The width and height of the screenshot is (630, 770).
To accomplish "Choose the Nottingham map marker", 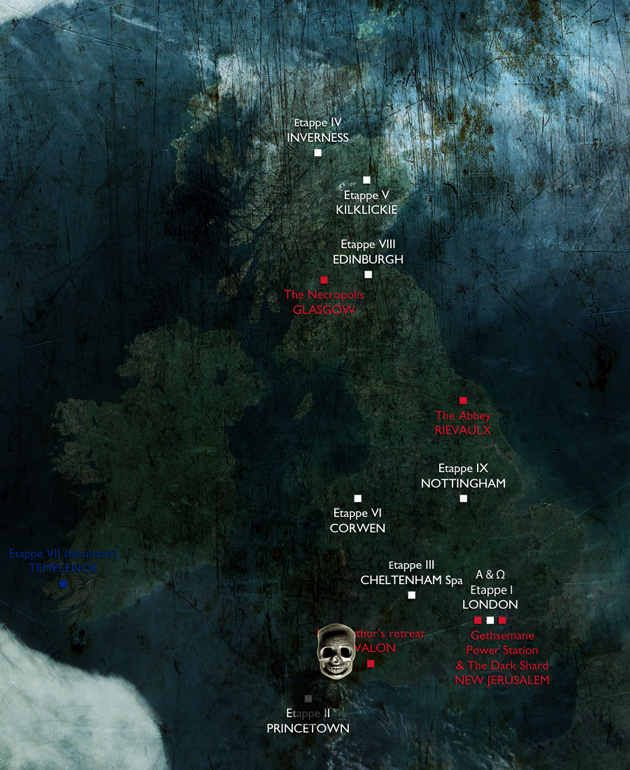I will [463, 498].
